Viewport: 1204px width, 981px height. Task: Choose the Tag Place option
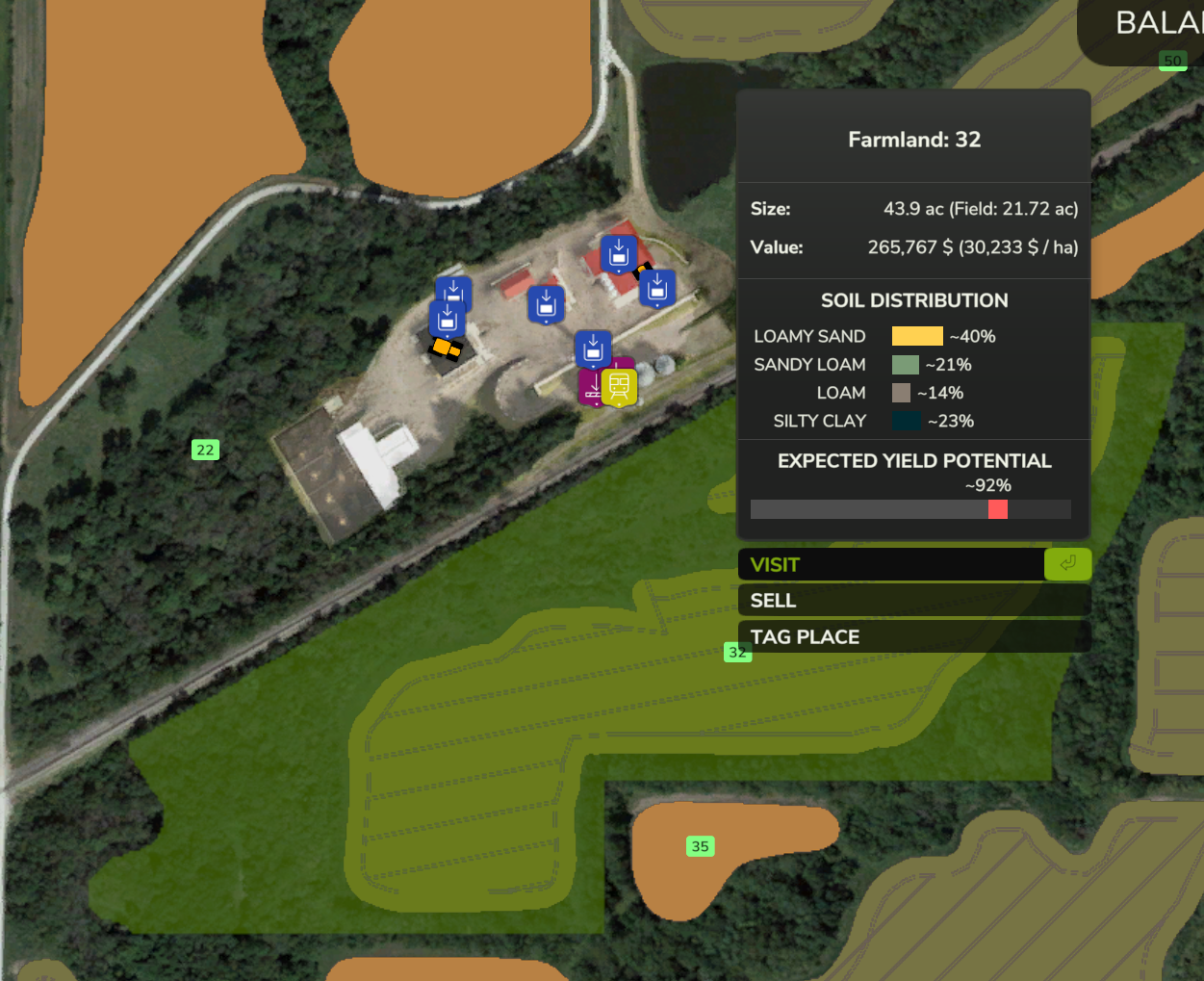(913, 636)
